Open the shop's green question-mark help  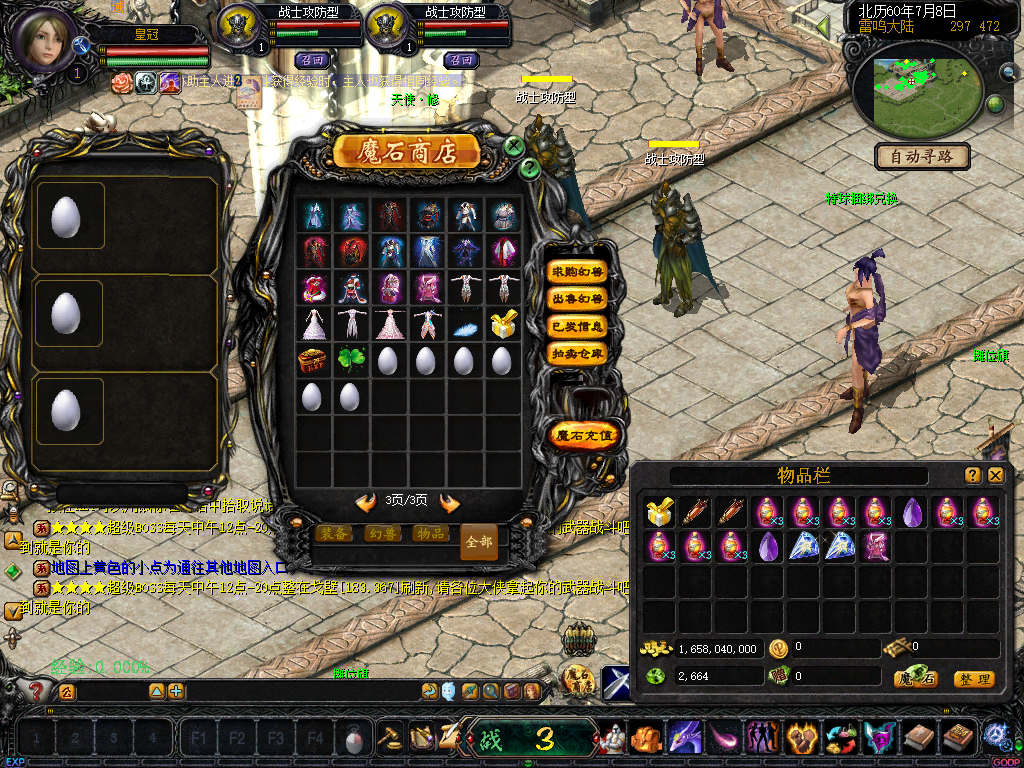(530, 168)
